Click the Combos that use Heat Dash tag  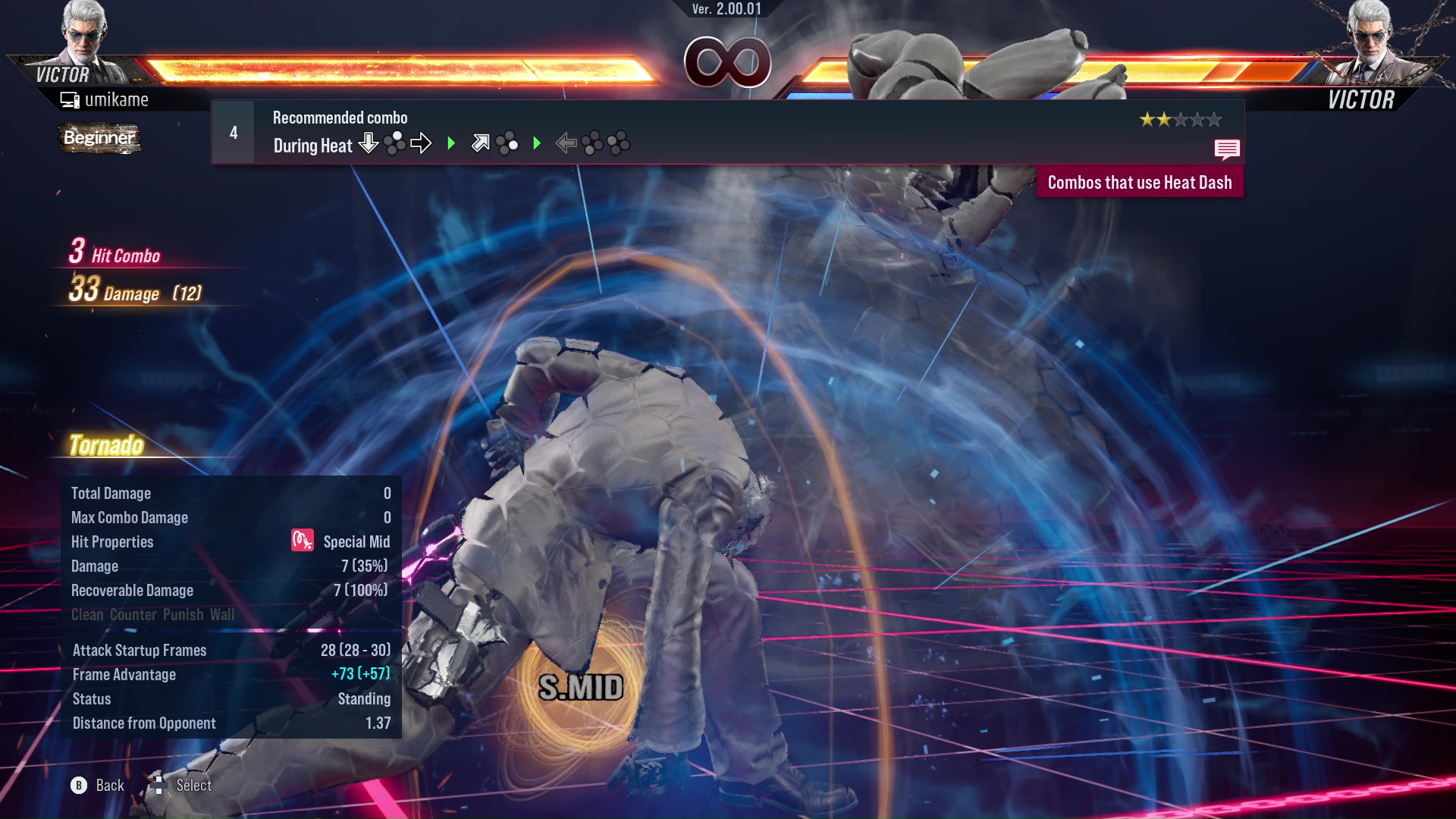tap(1139, 183)
